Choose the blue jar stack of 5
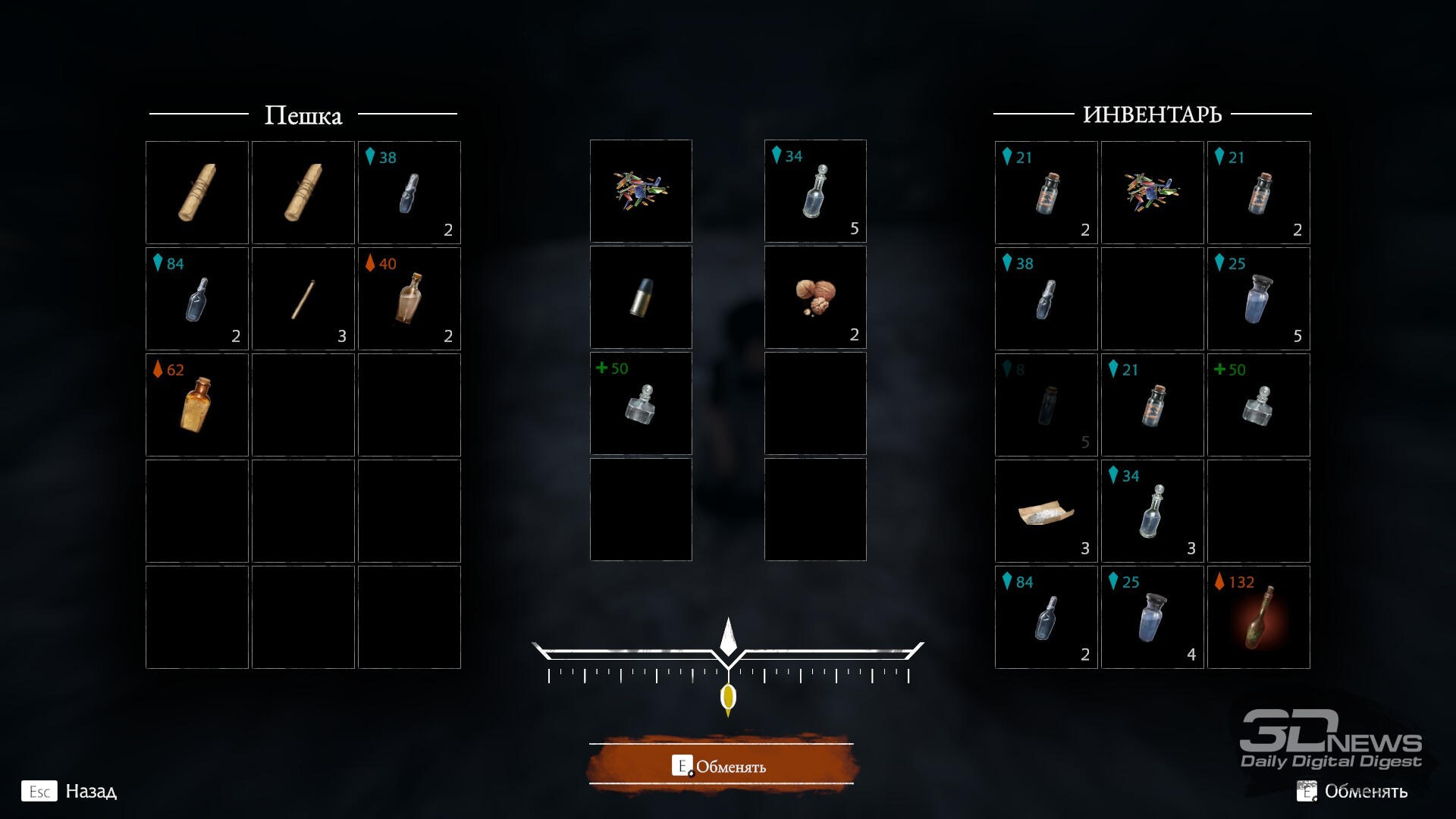Screen dimensions: 1456x819 (1258, 299)
